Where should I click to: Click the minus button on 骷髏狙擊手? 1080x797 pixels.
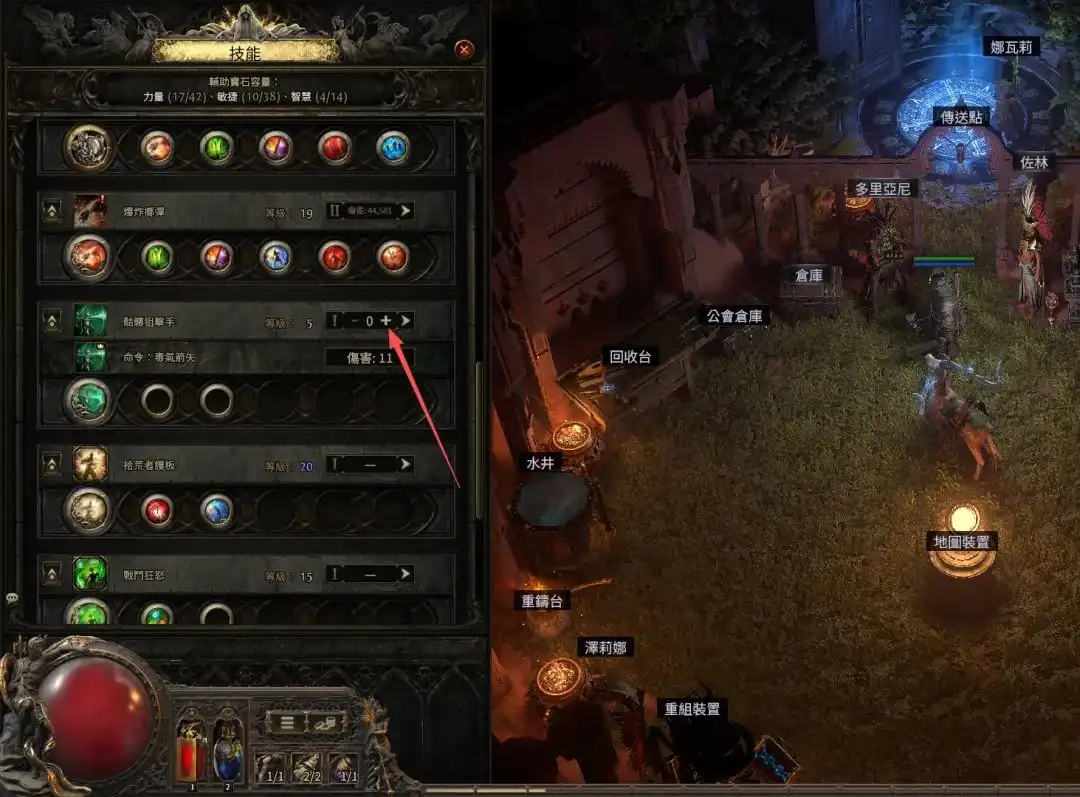click(353, 320)
